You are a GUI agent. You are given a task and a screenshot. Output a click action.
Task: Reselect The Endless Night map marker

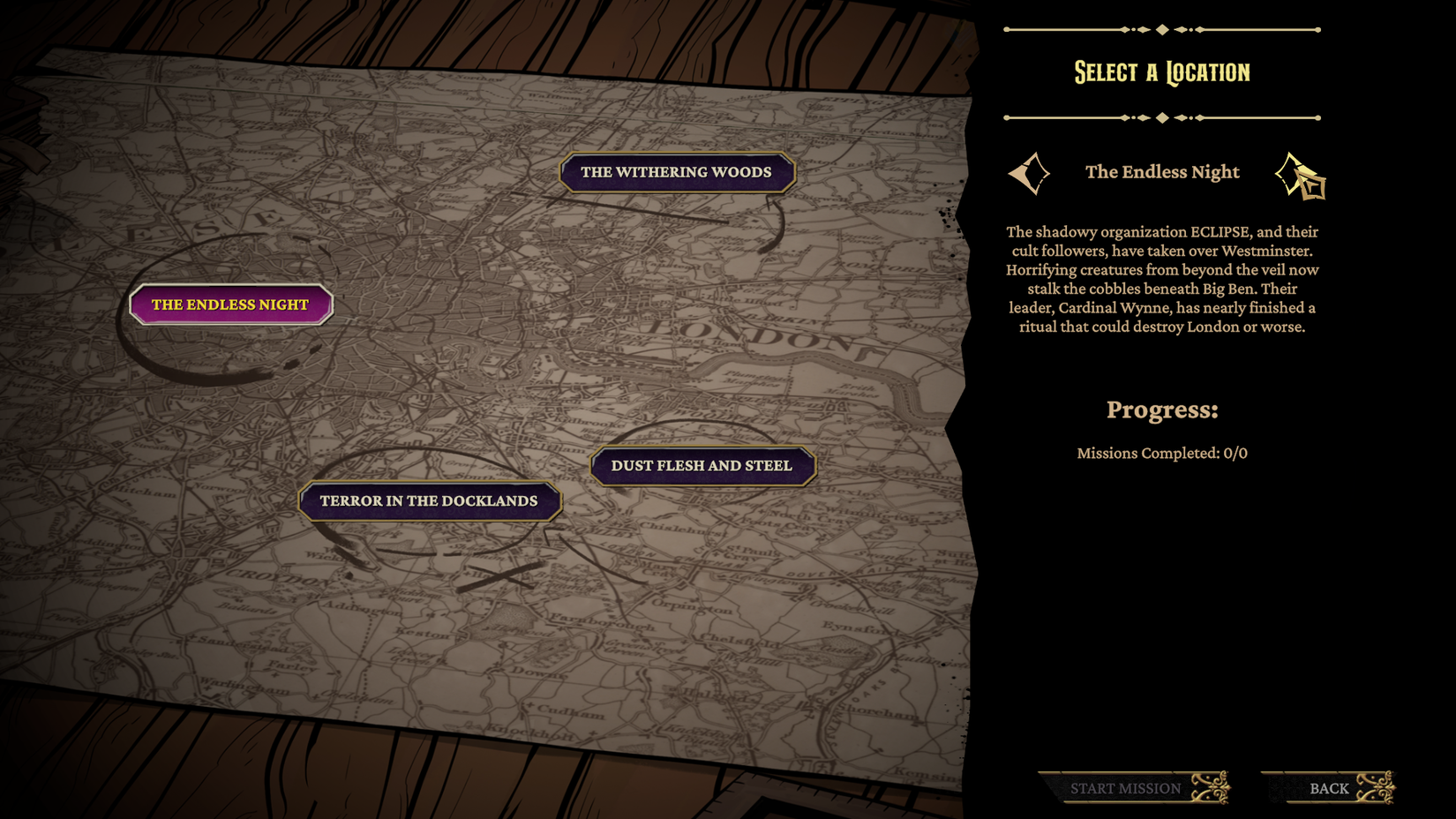tap(230, 304)
